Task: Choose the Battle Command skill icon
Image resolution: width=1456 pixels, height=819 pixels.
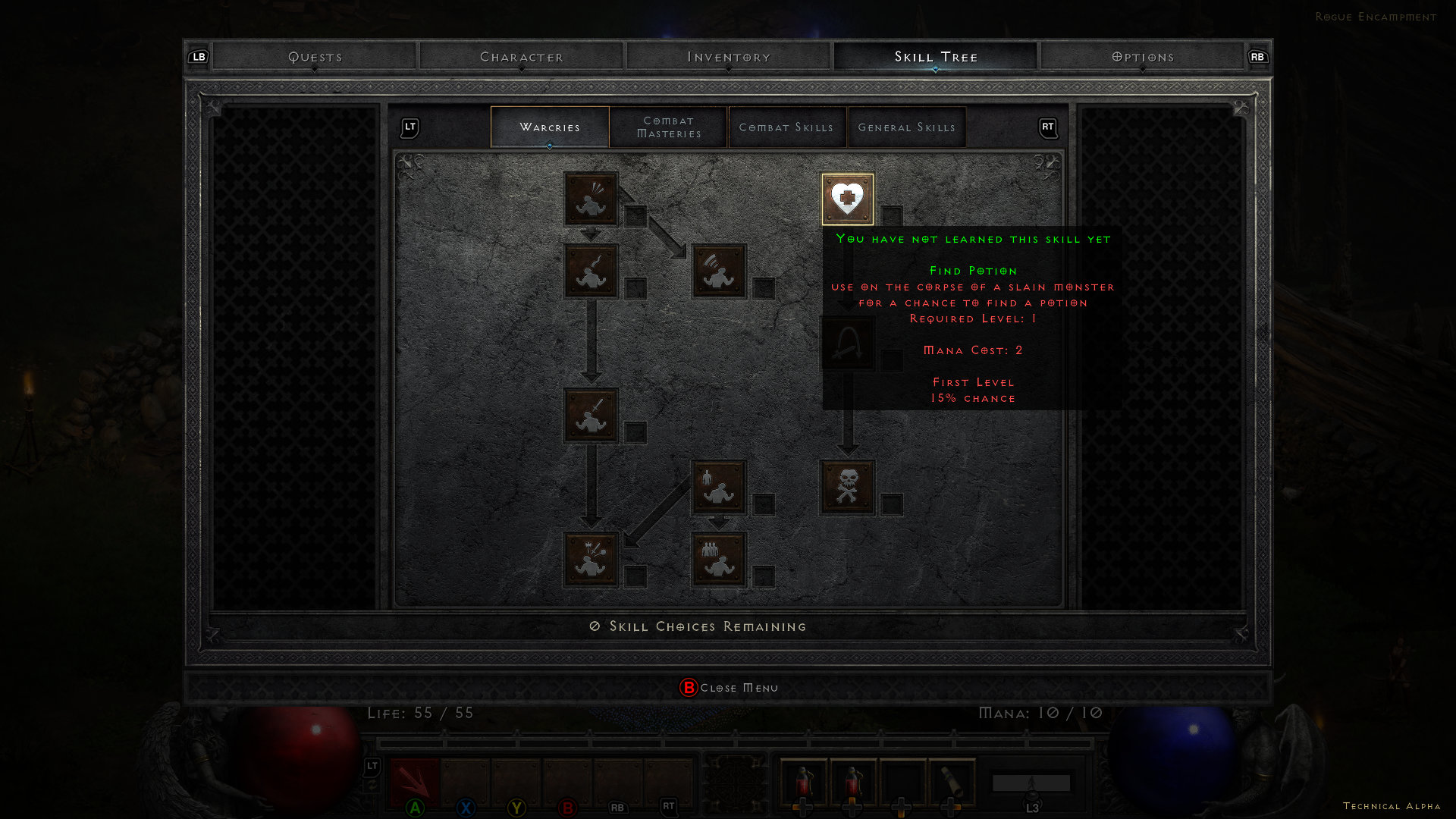Action: 719,560
